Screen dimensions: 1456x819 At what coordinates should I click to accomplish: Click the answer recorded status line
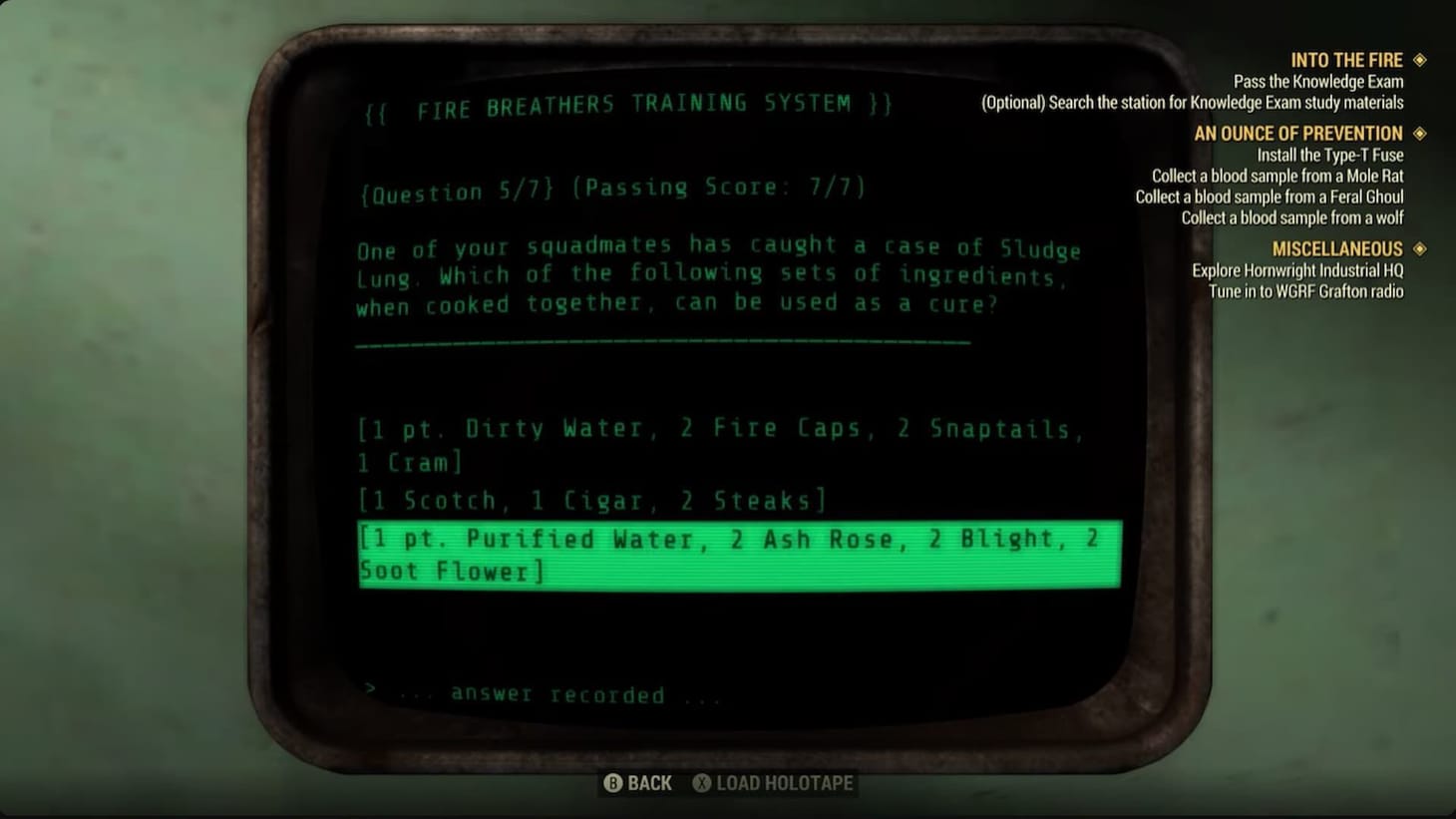click(x=545, y=692)
